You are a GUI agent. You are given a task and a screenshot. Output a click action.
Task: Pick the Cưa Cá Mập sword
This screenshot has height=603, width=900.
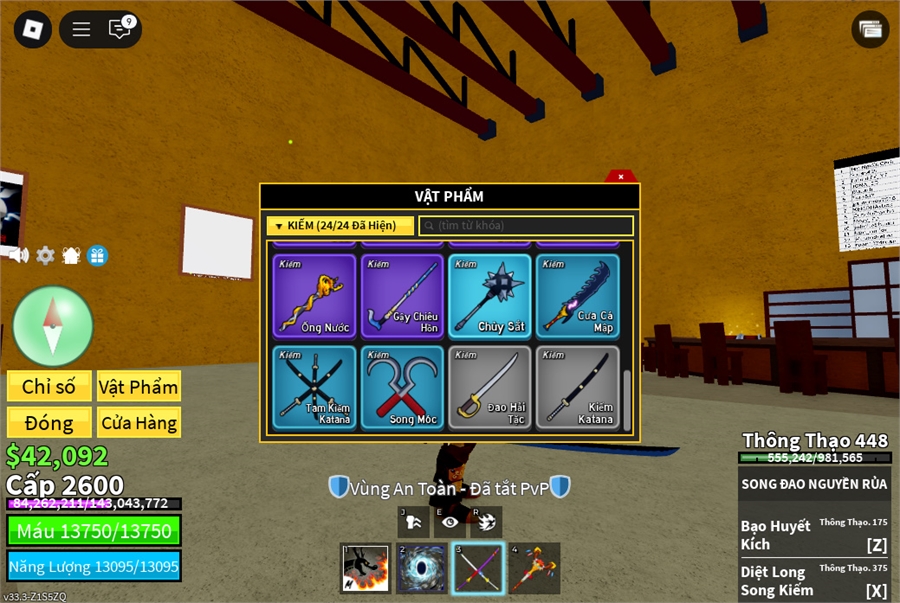tap(578, 296)
